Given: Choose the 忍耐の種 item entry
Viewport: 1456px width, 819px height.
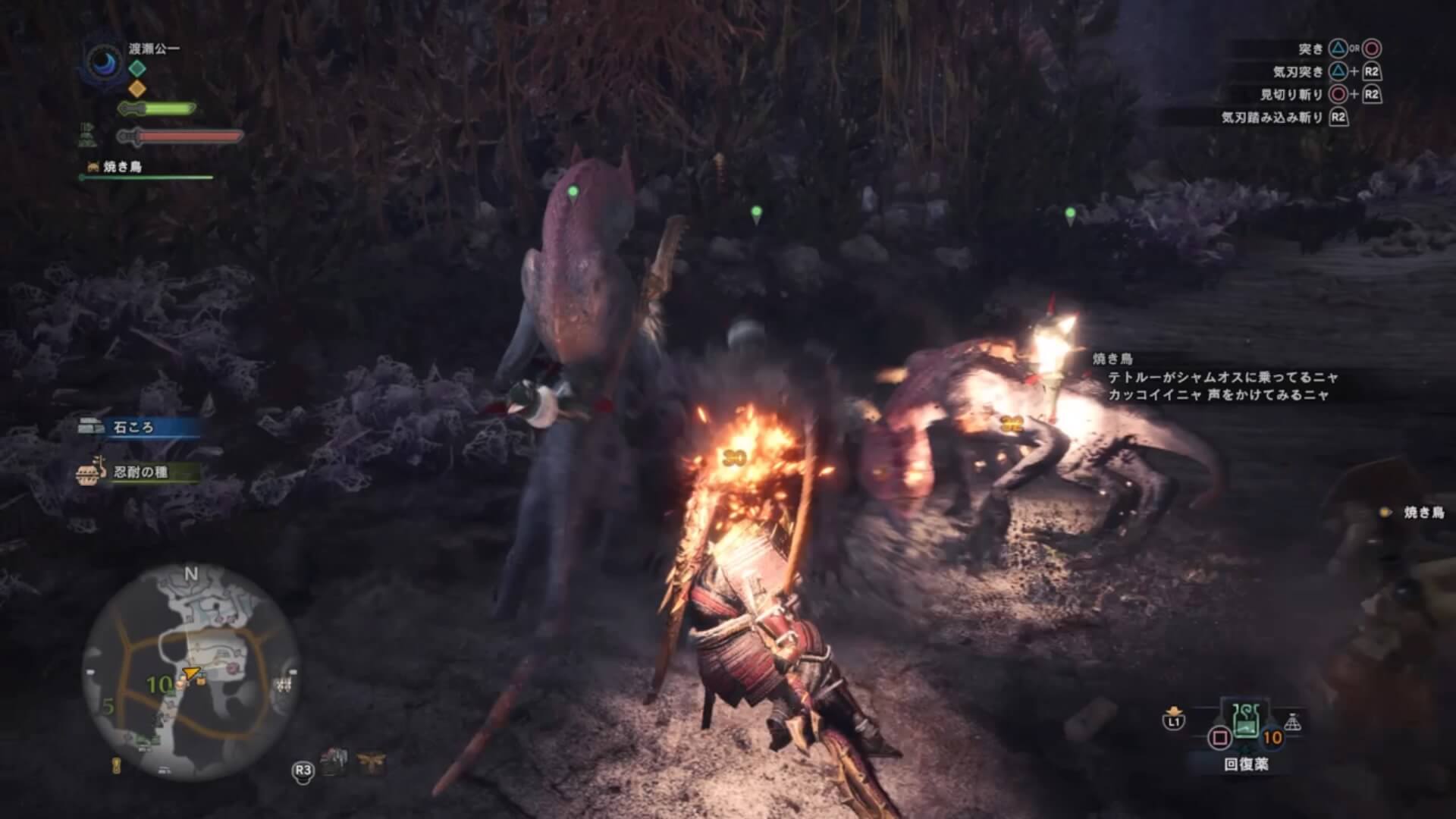Looking at the screenshot, I should pos(140,472).
